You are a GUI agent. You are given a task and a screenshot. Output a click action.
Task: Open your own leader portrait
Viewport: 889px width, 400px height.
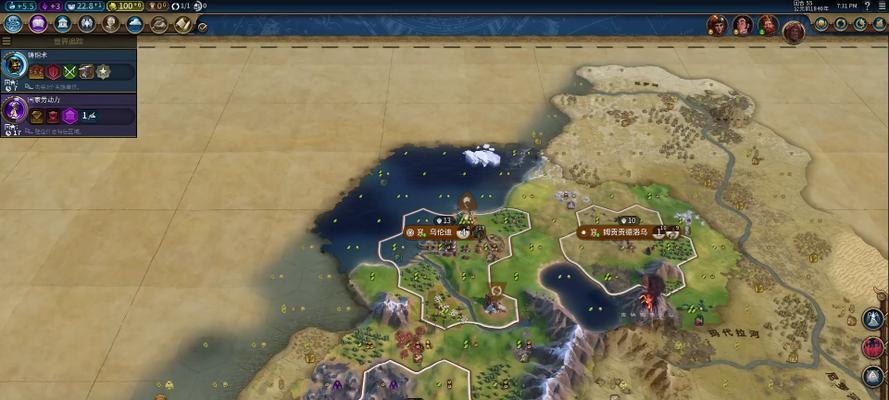(794, 30)
